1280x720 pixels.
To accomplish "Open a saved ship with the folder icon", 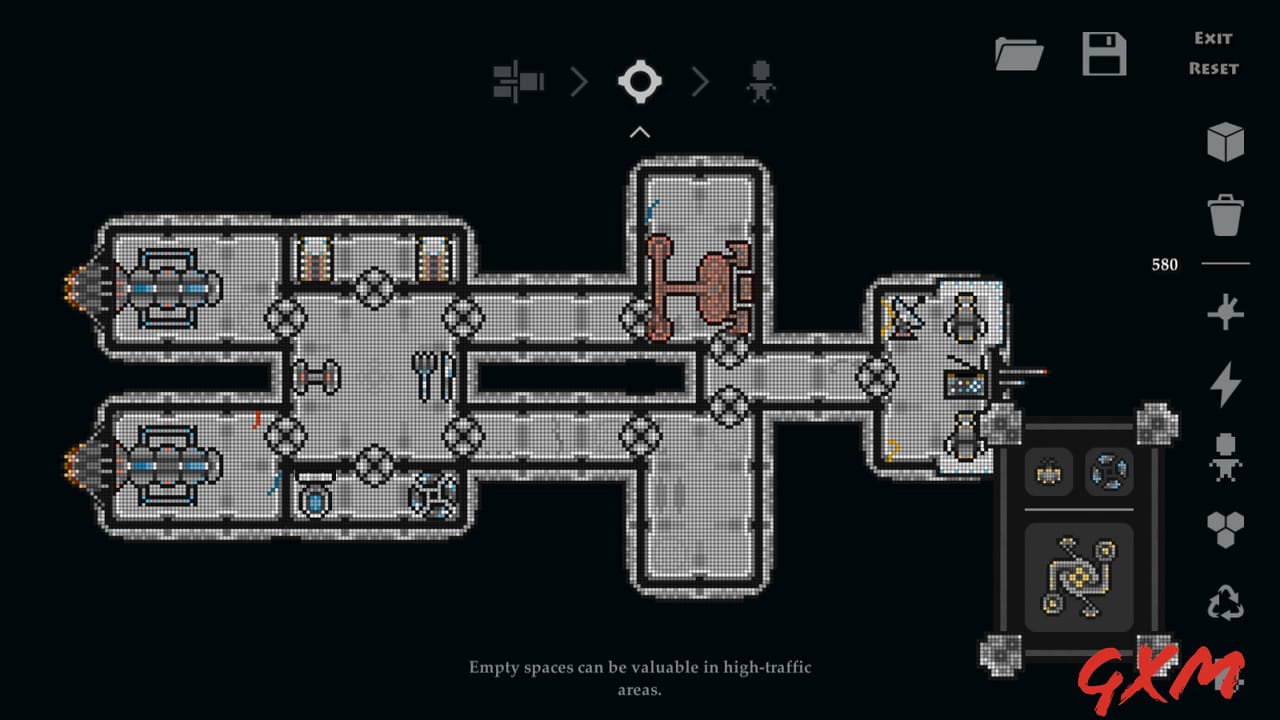I will pos(1019,55).
